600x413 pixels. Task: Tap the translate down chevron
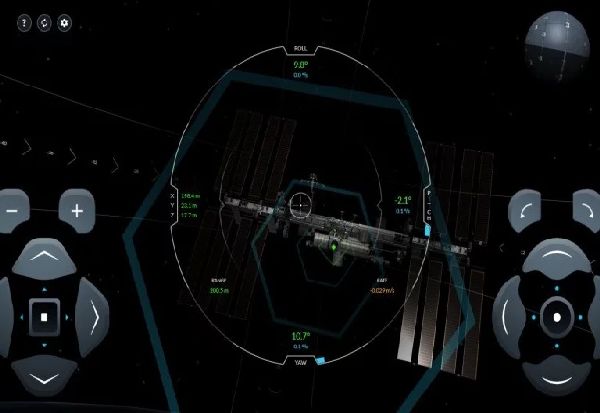44,377
